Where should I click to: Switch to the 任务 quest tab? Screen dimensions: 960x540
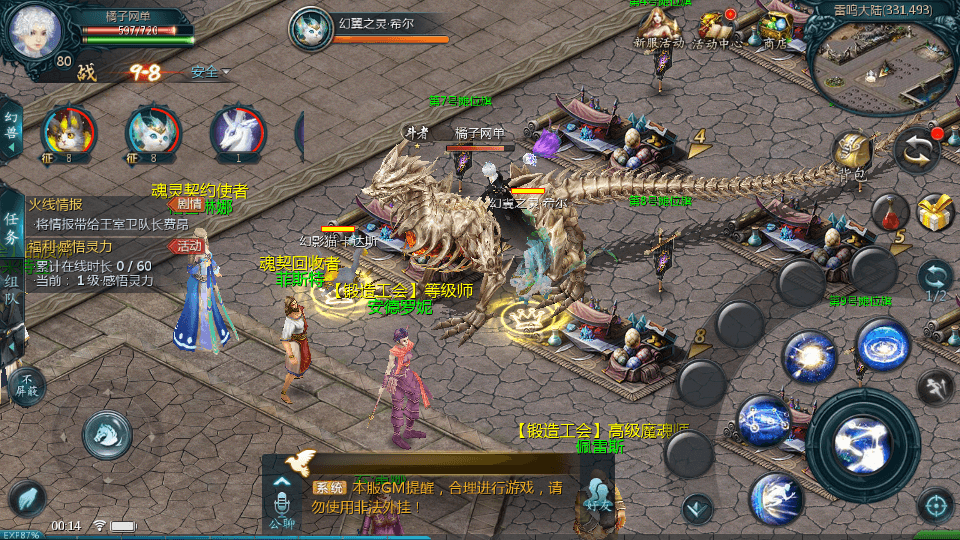11,229
